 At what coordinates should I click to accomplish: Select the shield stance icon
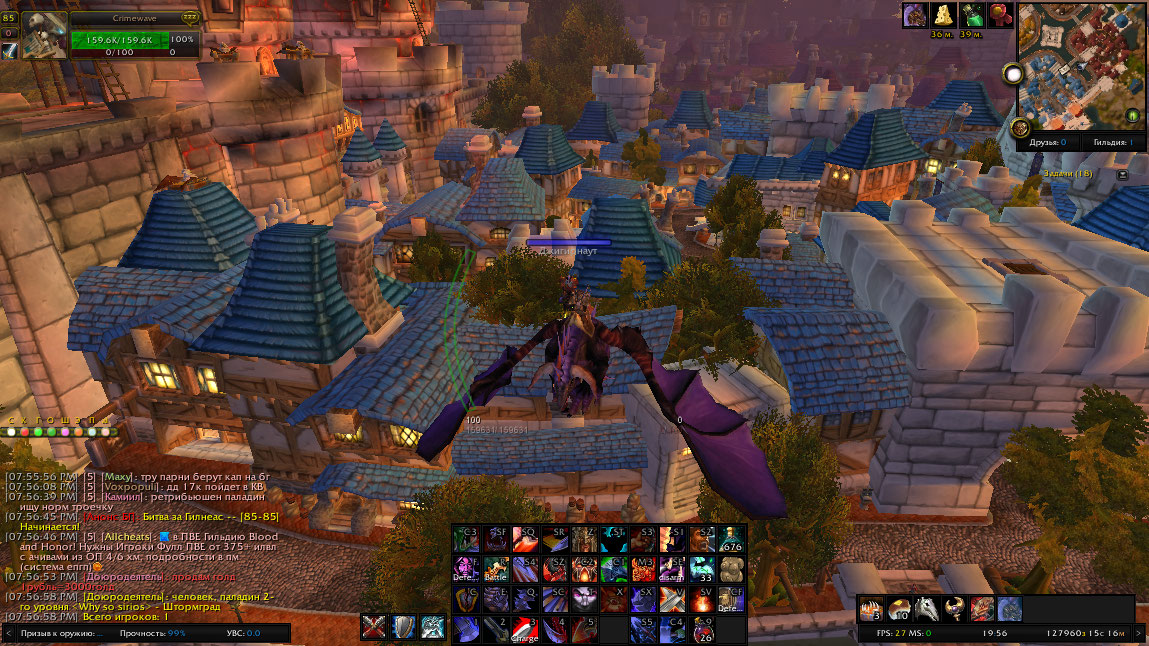[404, 628]
